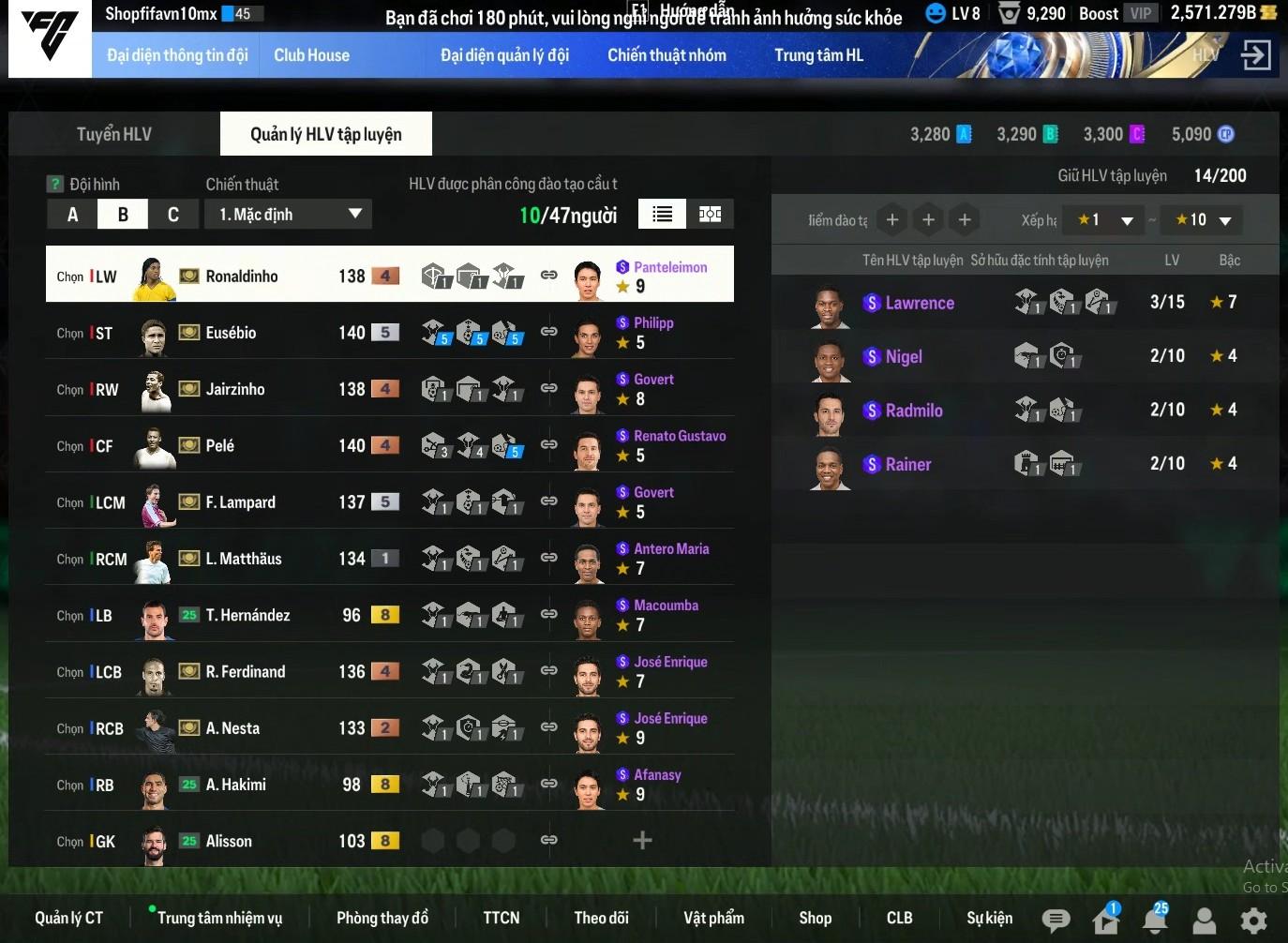Open the Club House menu
The height and width of the screenshot is (943, 1288).
pos(311,55)
